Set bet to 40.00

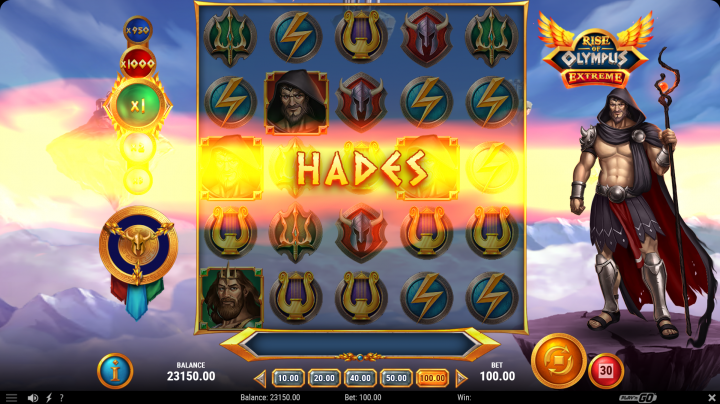[x=360, y=378]
